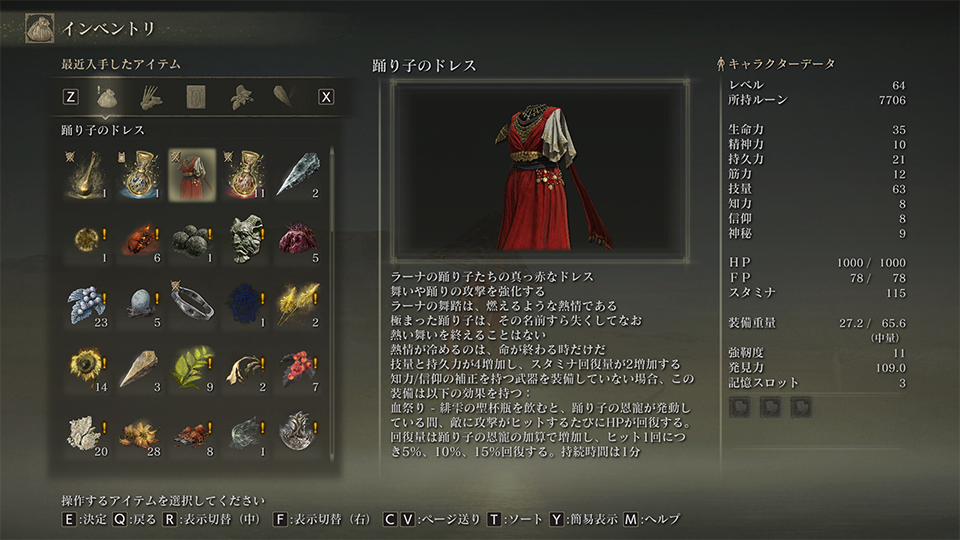The image size is (960, 540).
Task: Select the golden ladle item
Action: pos(85,174)
